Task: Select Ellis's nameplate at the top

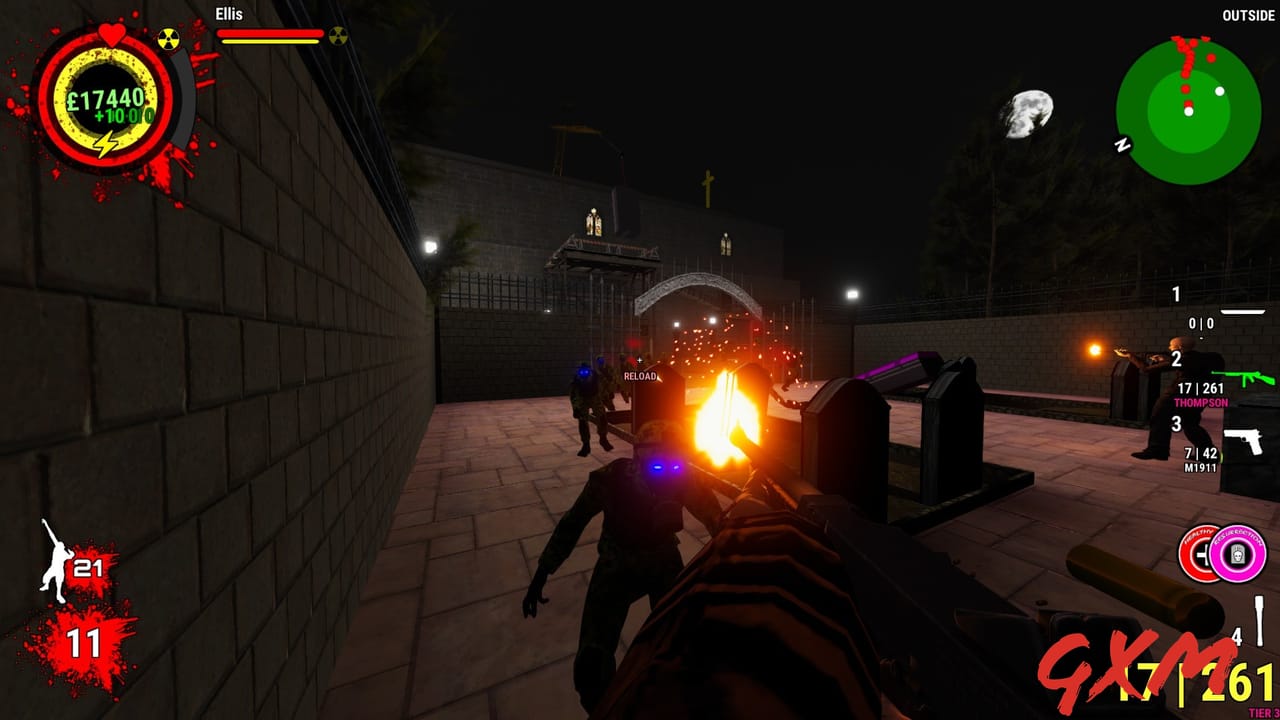Action: click(x=228, y=15)
